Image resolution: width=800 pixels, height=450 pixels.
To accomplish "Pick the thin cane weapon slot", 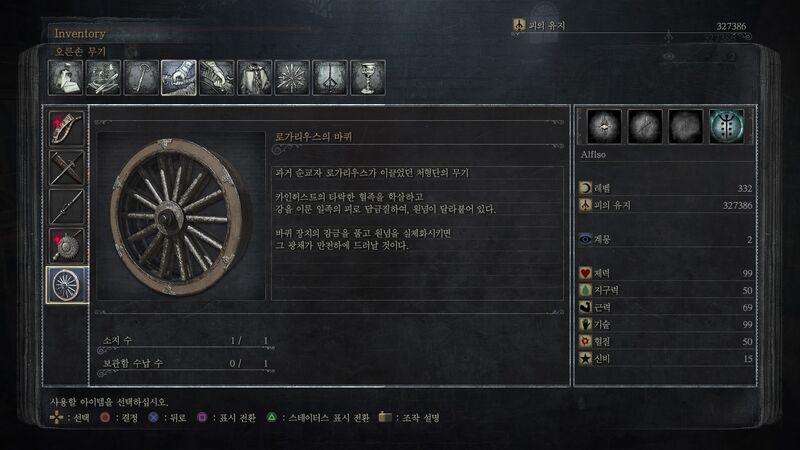I will pyautogui.click(x=68, y=206).
